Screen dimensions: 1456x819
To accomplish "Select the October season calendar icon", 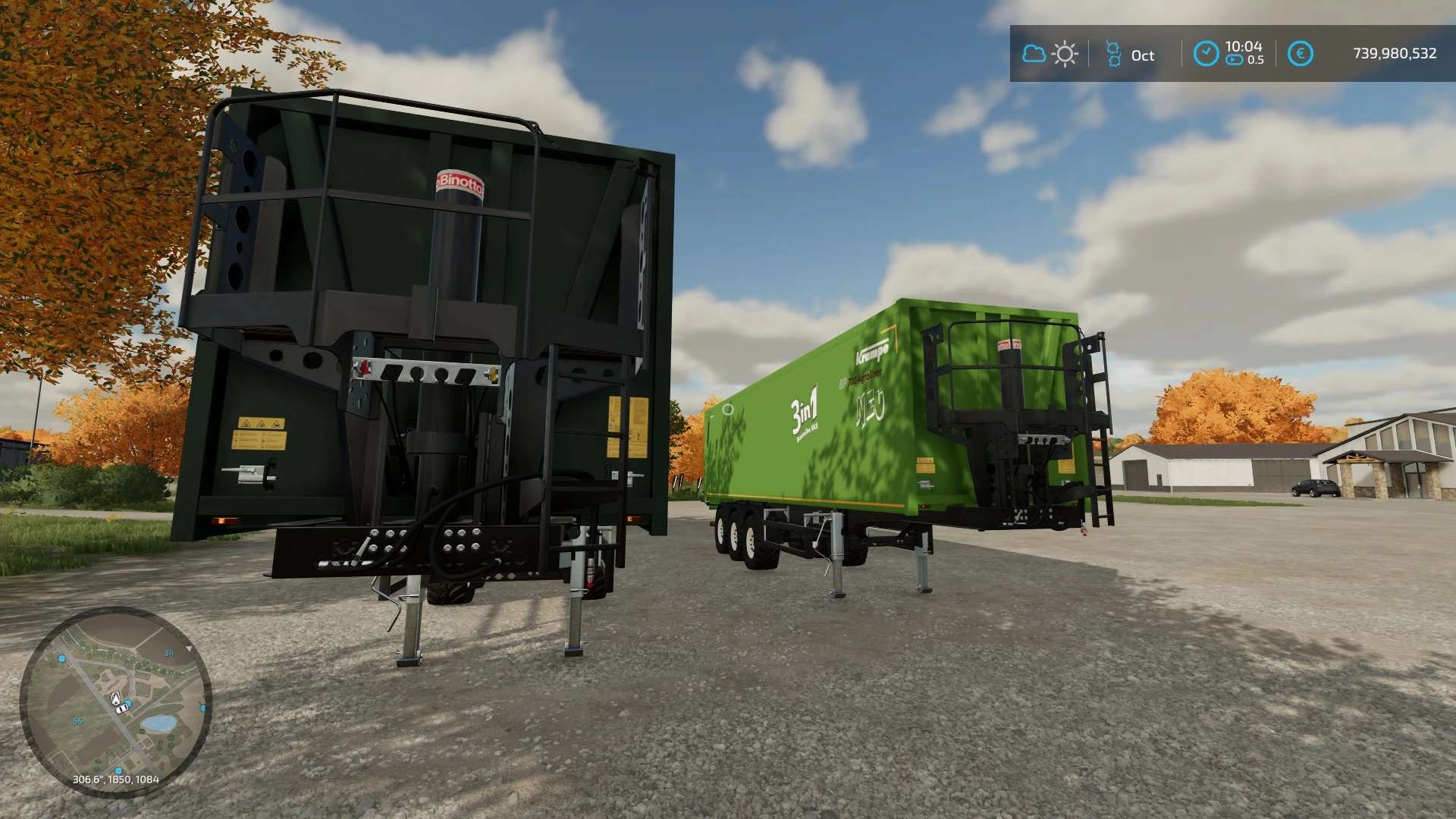I will click(x=1113, y=54).
